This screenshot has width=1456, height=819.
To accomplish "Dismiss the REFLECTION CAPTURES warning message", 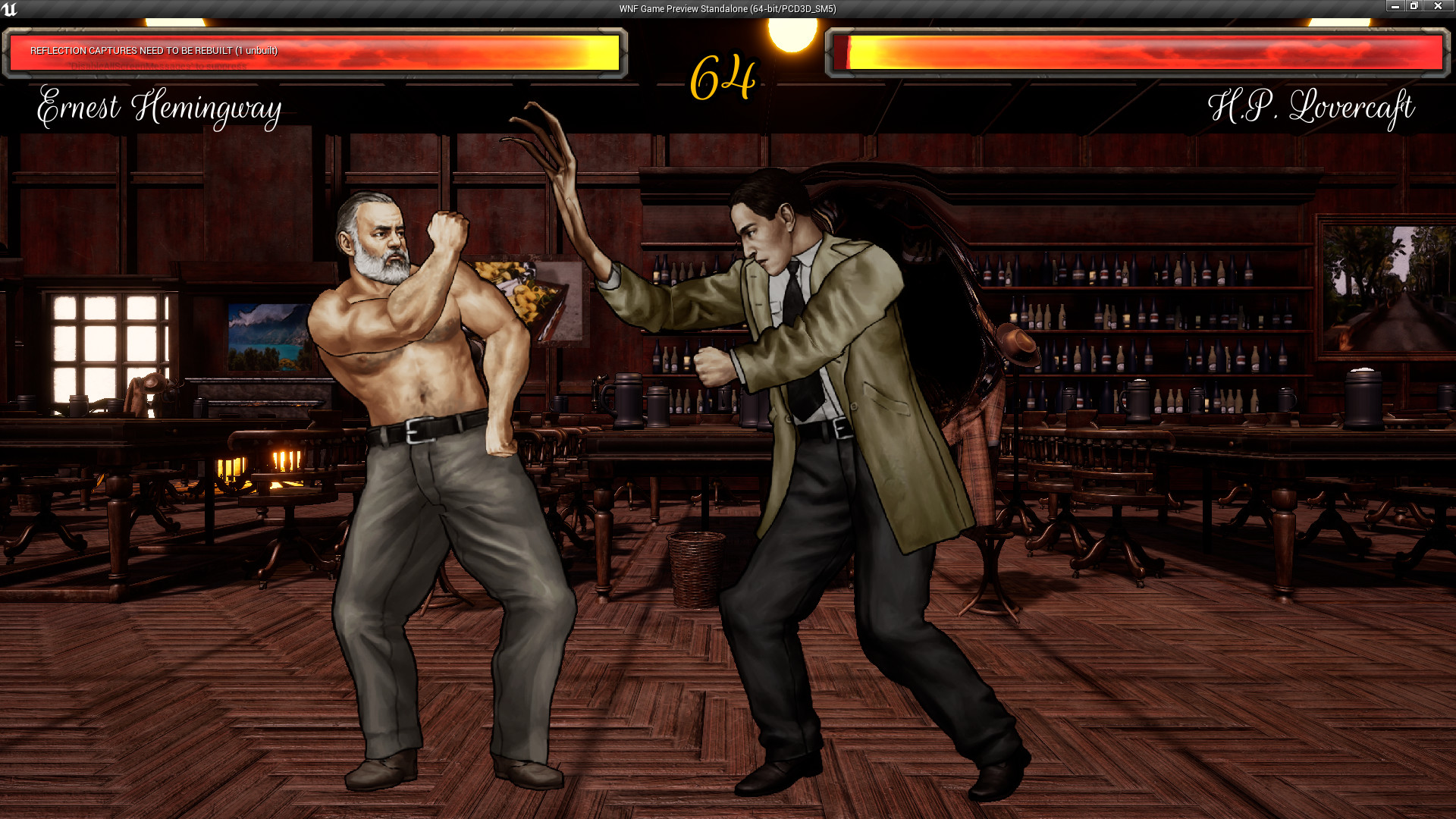I will [x=153, y=52].
